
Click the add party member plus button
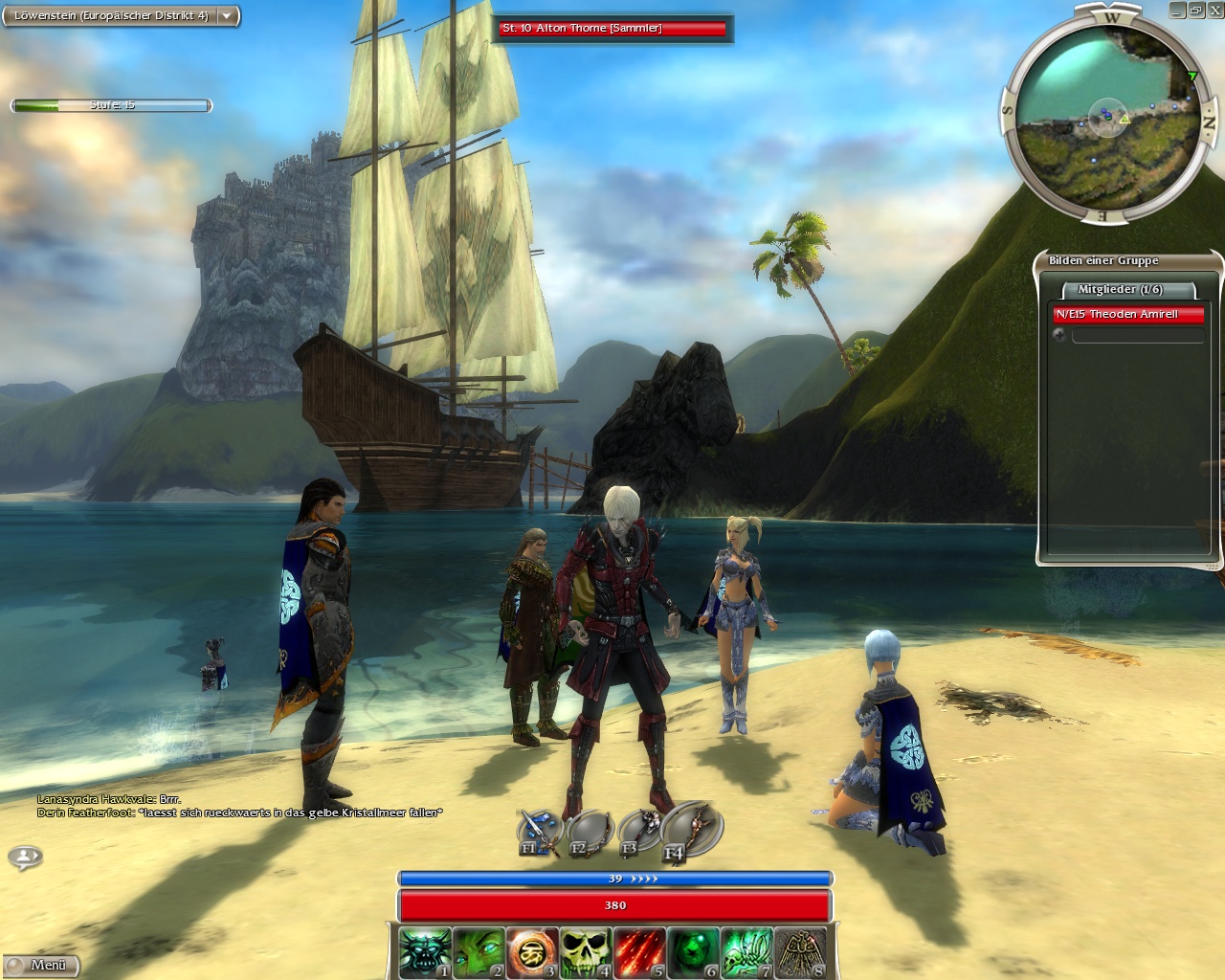[x=1059, y=335]
